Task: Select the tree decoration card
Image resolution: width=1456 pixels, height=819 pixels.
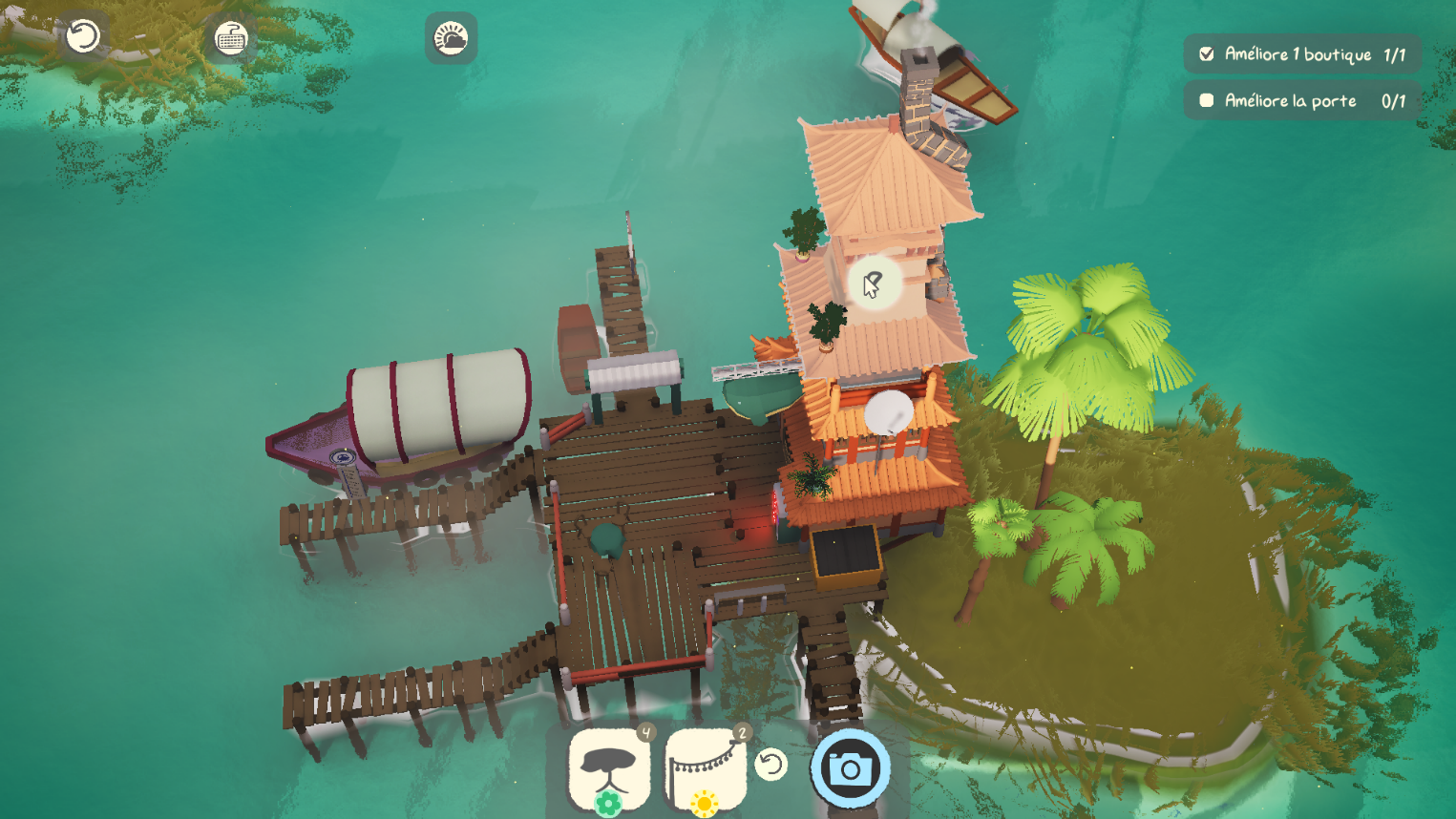Action: coord(609,769)
